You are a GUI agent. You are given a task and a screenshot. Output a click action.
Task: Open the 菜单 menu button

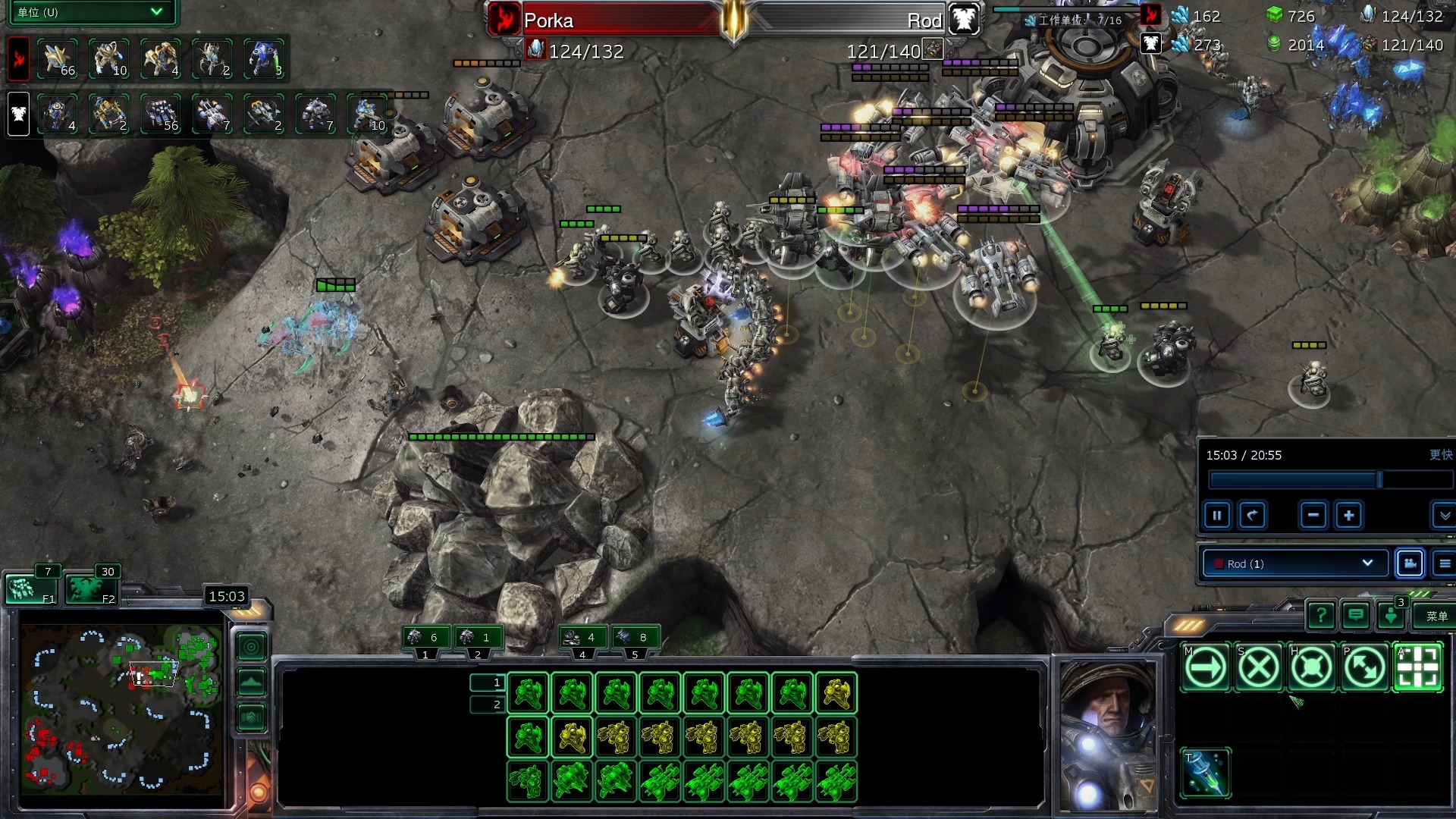tap(1436, 617)
